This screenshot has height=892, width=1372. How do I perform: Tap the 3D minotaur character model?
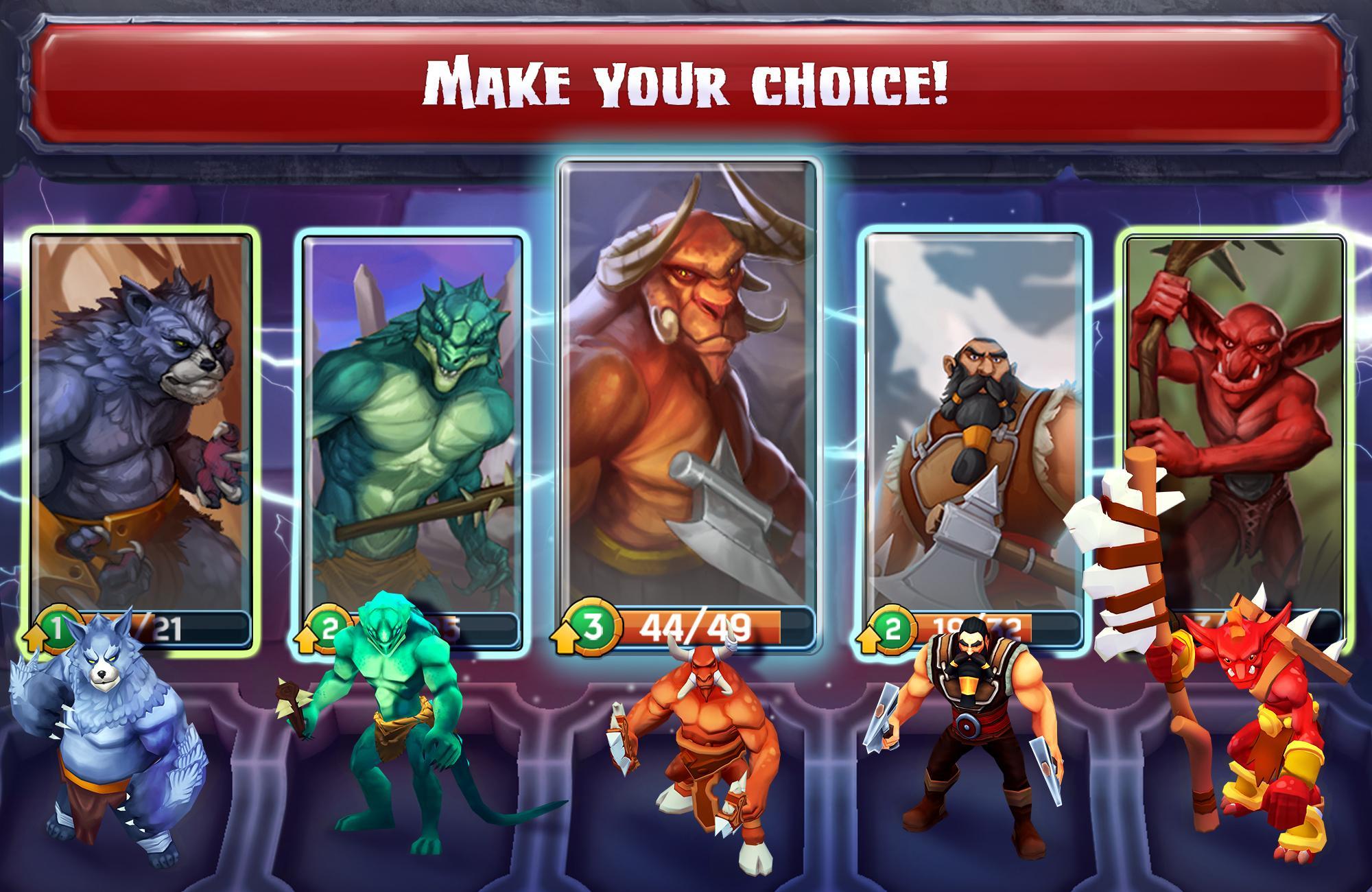pos(707,762)
